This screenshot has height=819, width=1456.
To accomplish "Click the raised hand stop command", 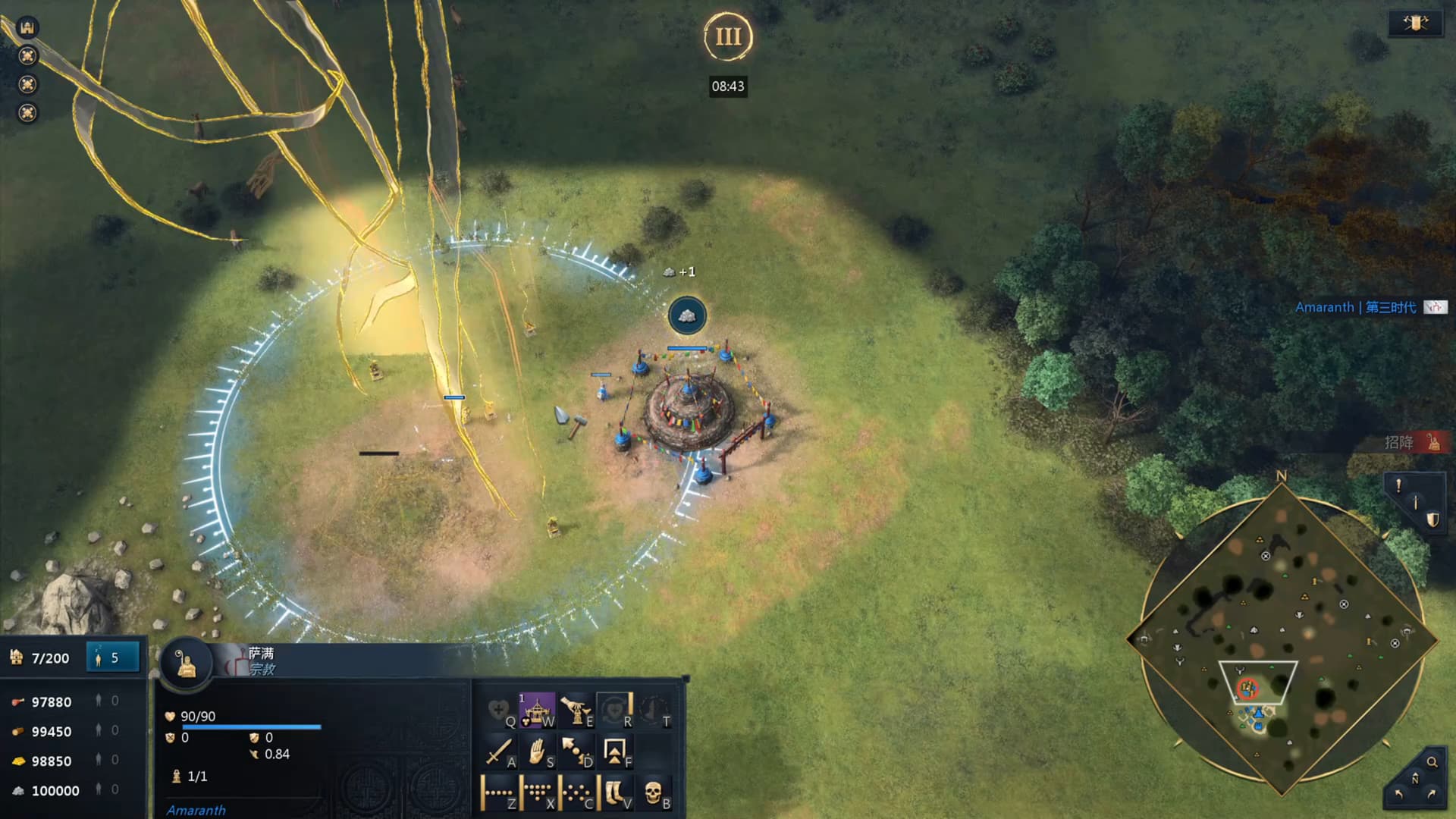I will 537,752.
